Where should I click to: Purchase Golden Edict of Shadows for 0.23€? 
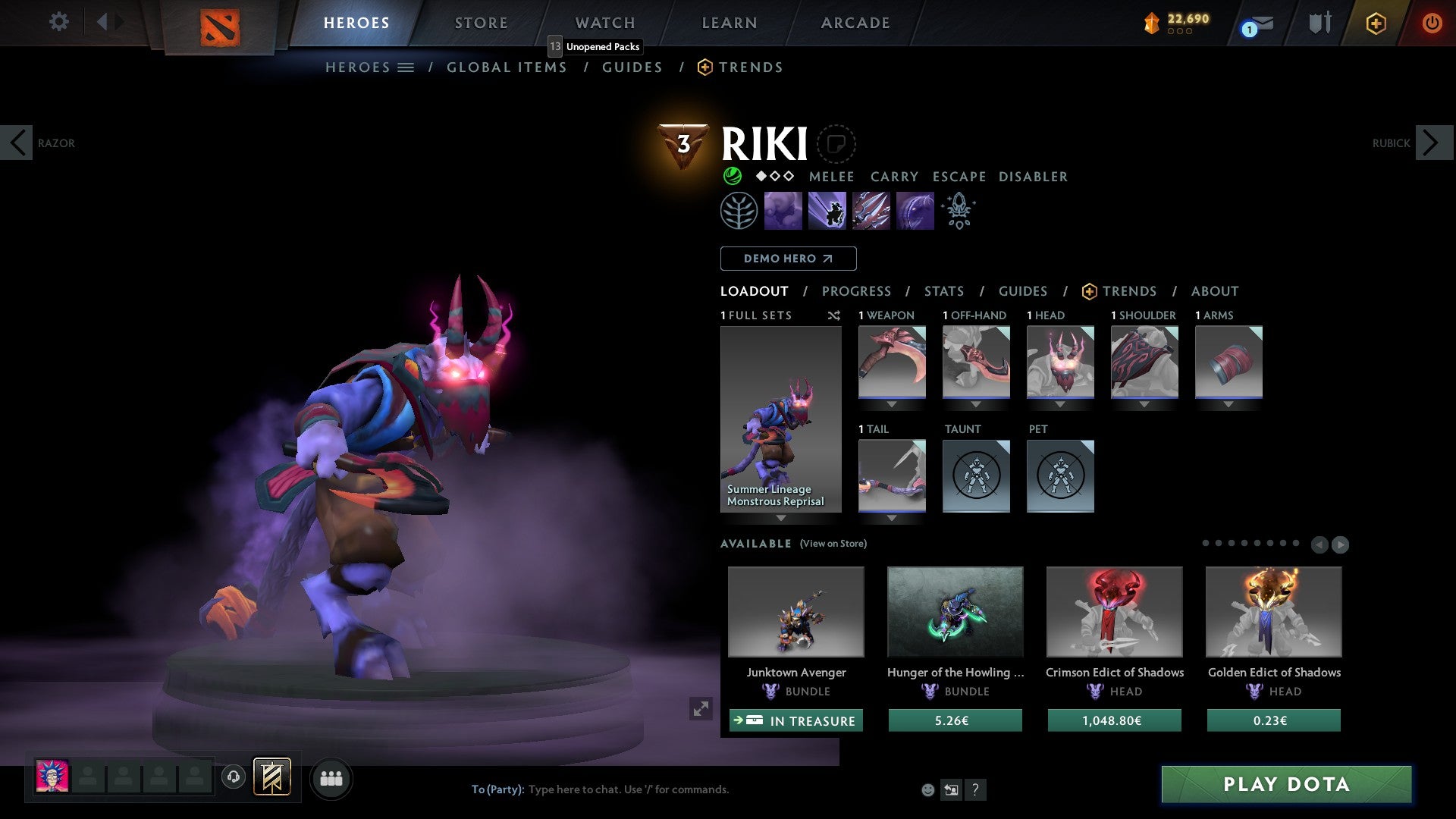point(1273,720)
